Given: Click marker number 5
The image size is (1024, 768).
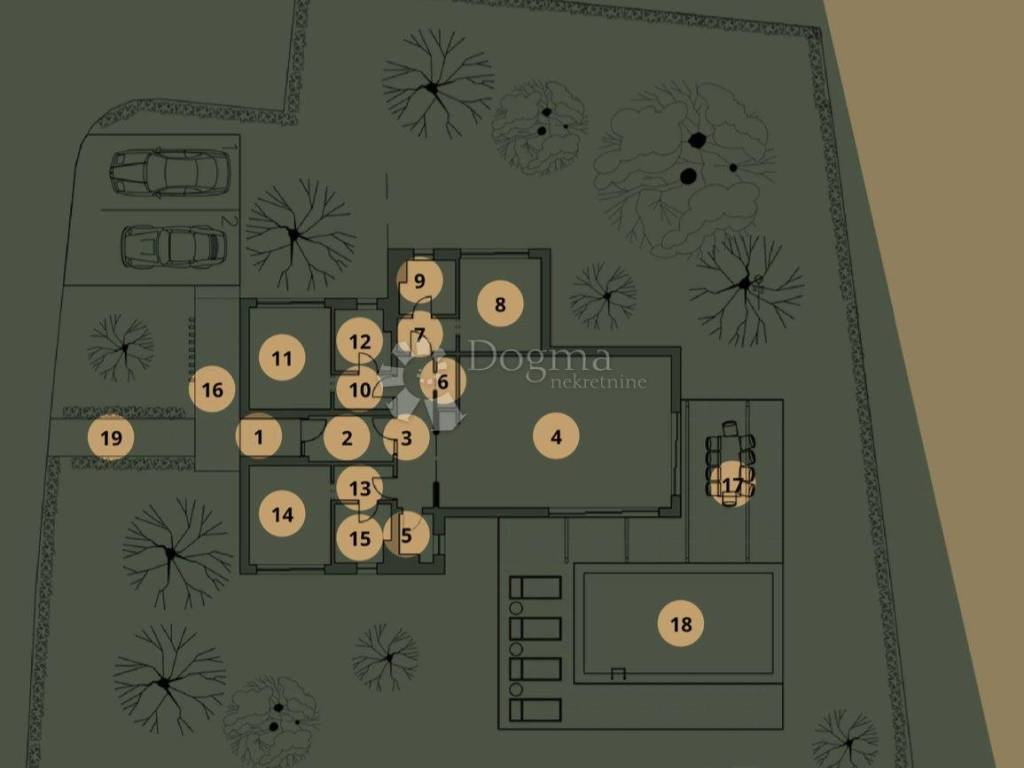Looking at the screenshot, I should click(x=406, y=535).
